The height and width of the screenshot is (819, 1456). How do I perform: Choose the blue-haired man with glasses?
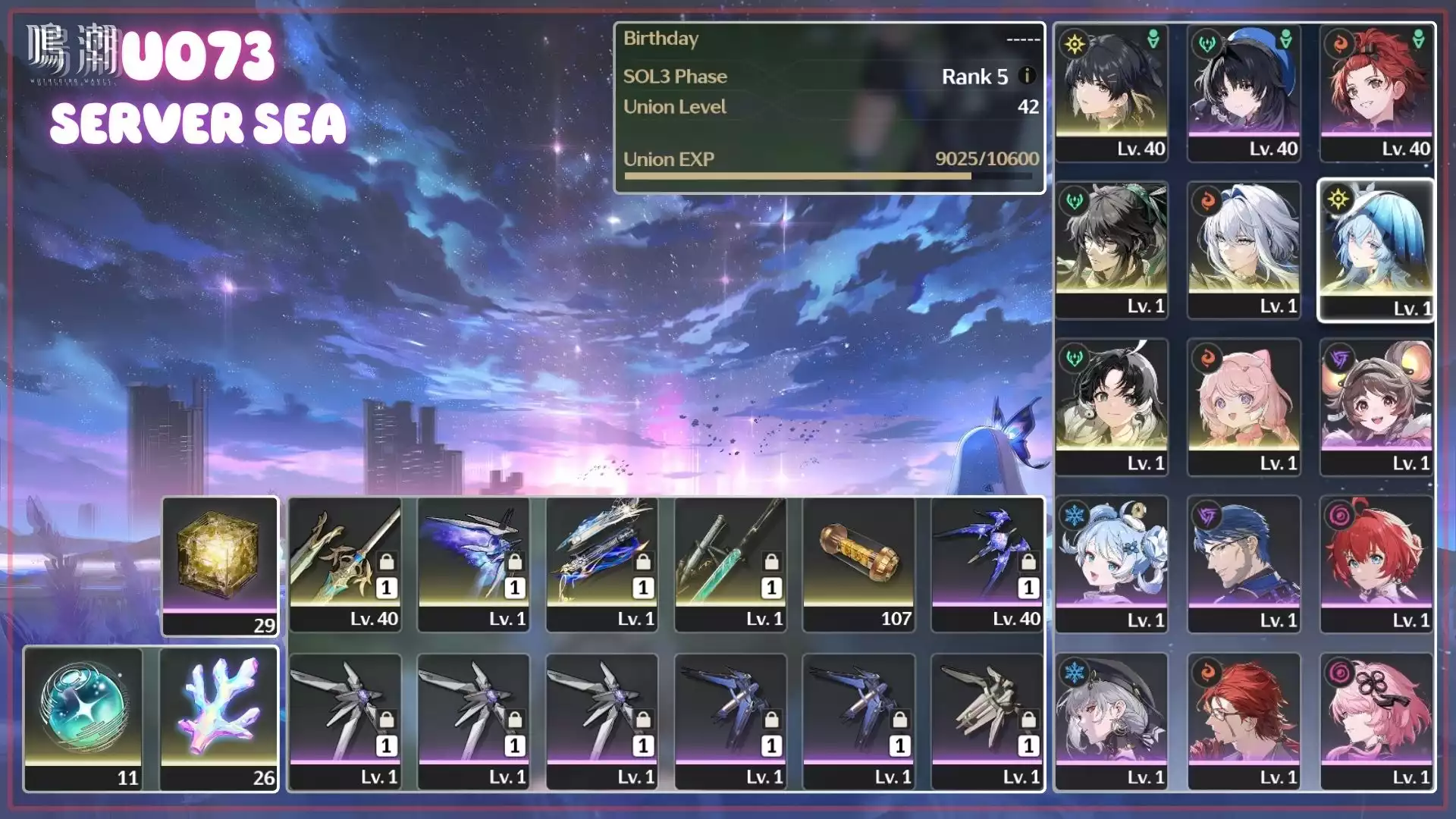1244,564
